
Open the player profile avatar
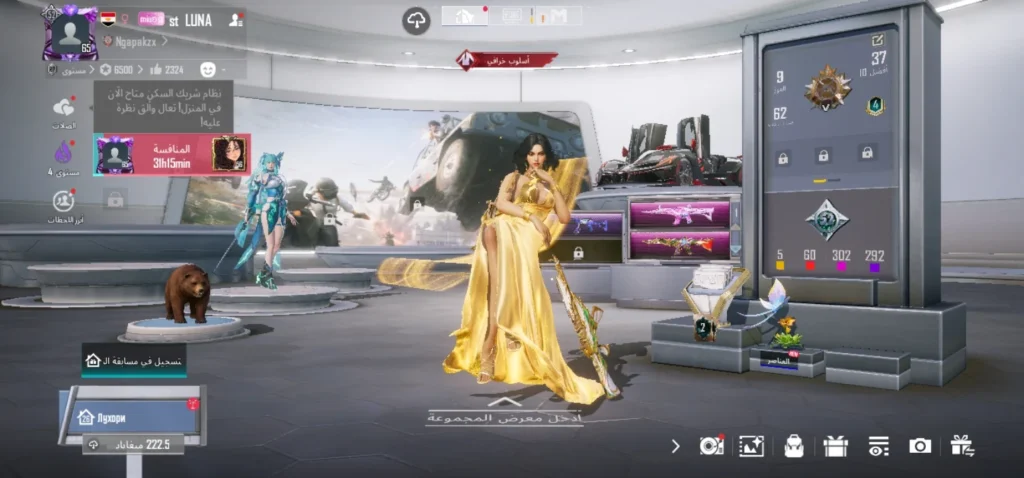(x=69, y=32)
